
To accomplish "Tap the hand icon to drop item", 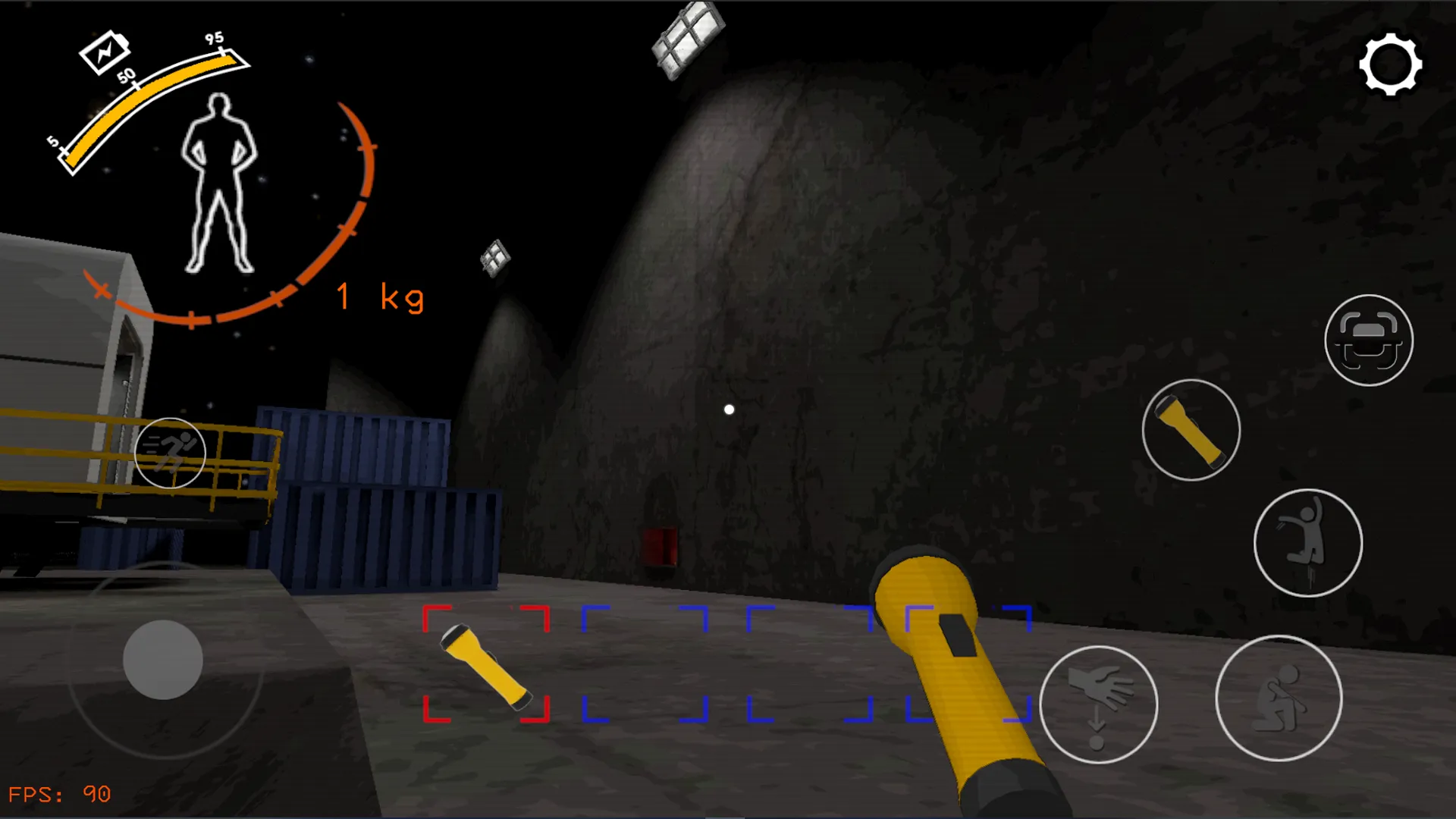I will [x=1097, y=704].
